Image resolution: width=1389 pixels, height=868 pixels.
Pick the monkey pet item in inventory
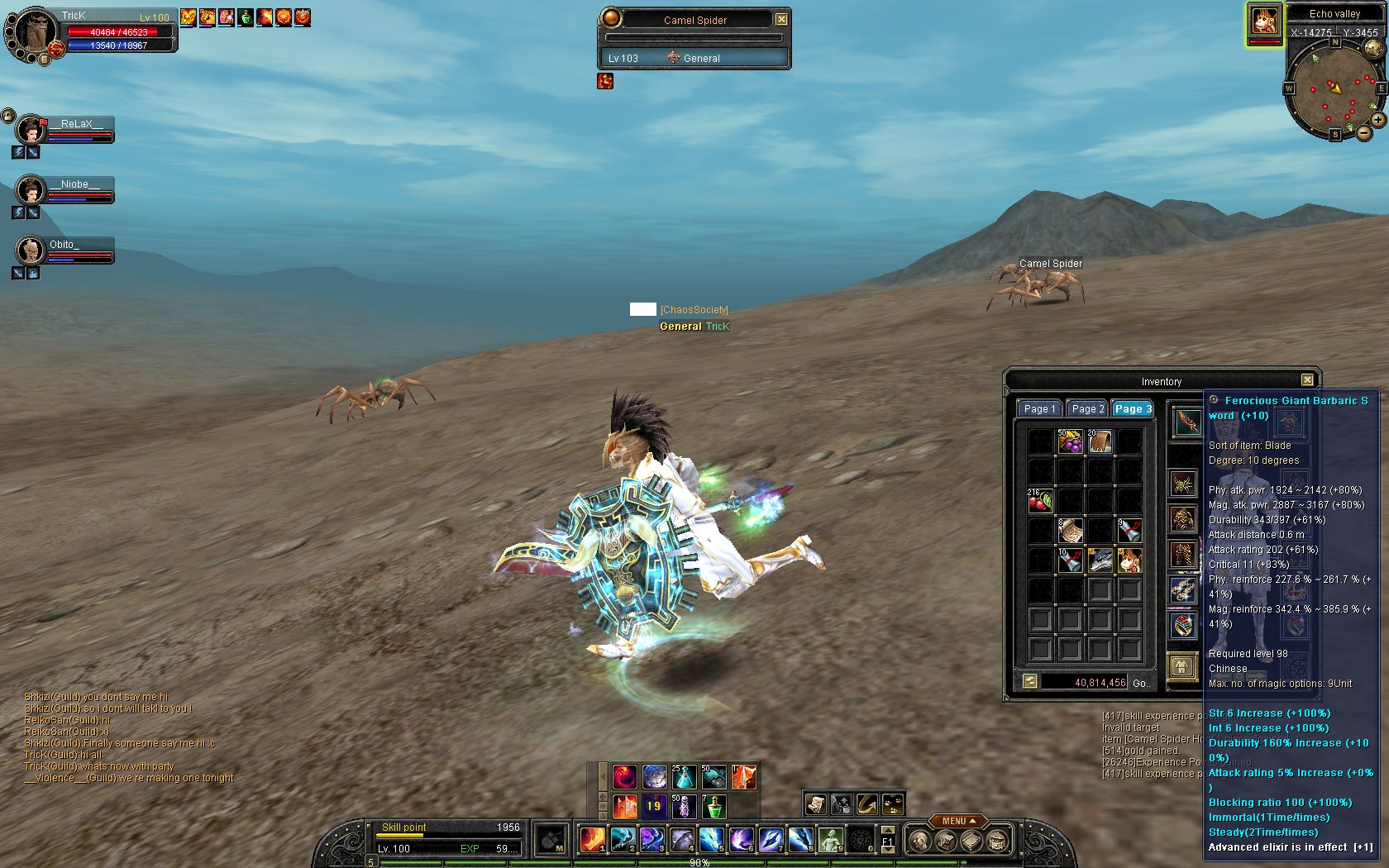pyautogui.click(x=1129, y=560)
